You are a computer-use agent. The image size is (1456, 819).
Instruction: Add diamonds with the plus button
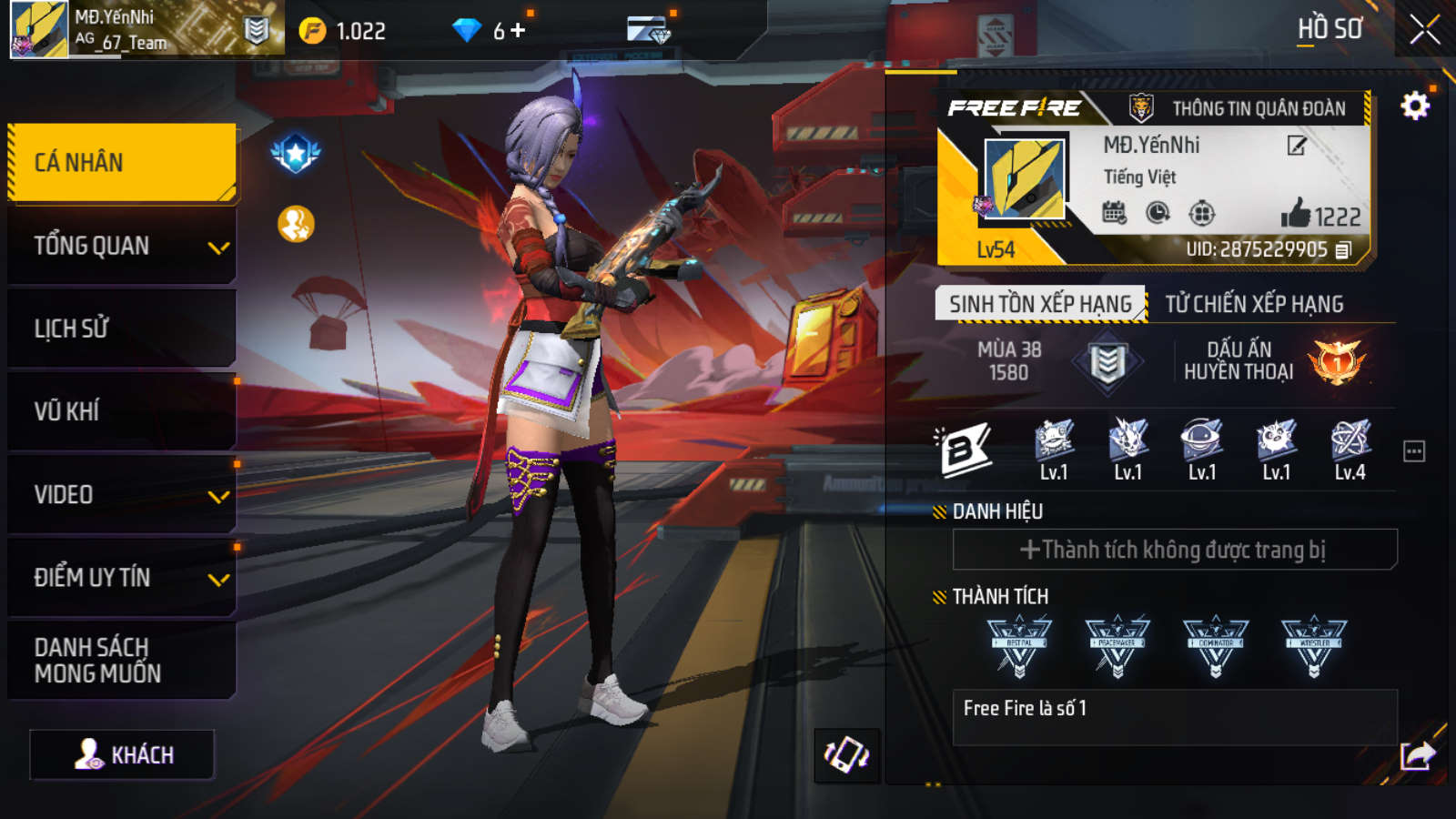coord(518,31)
